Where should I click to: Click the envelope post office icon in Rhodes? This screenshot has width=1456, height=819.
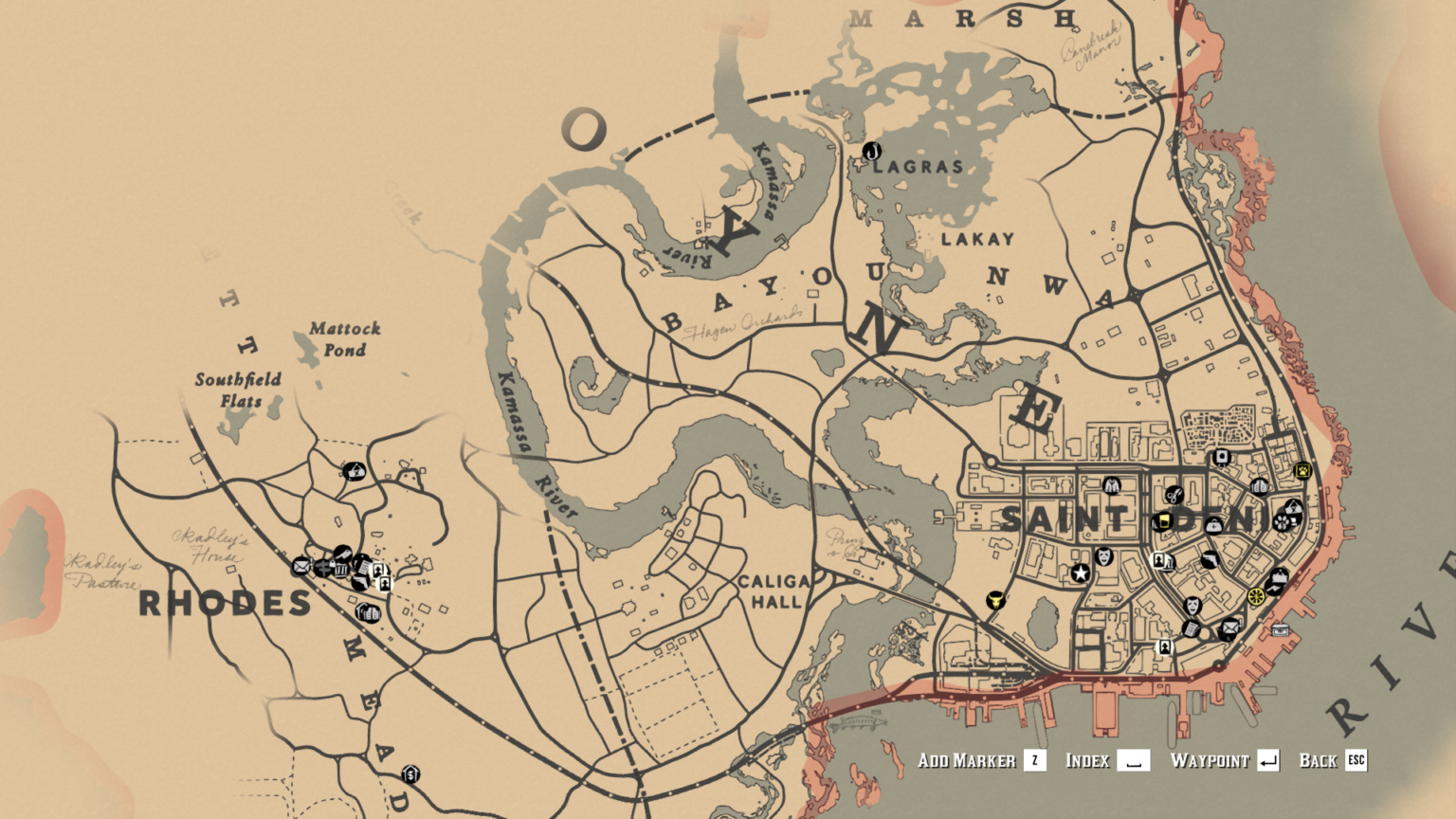click(301, 567)
